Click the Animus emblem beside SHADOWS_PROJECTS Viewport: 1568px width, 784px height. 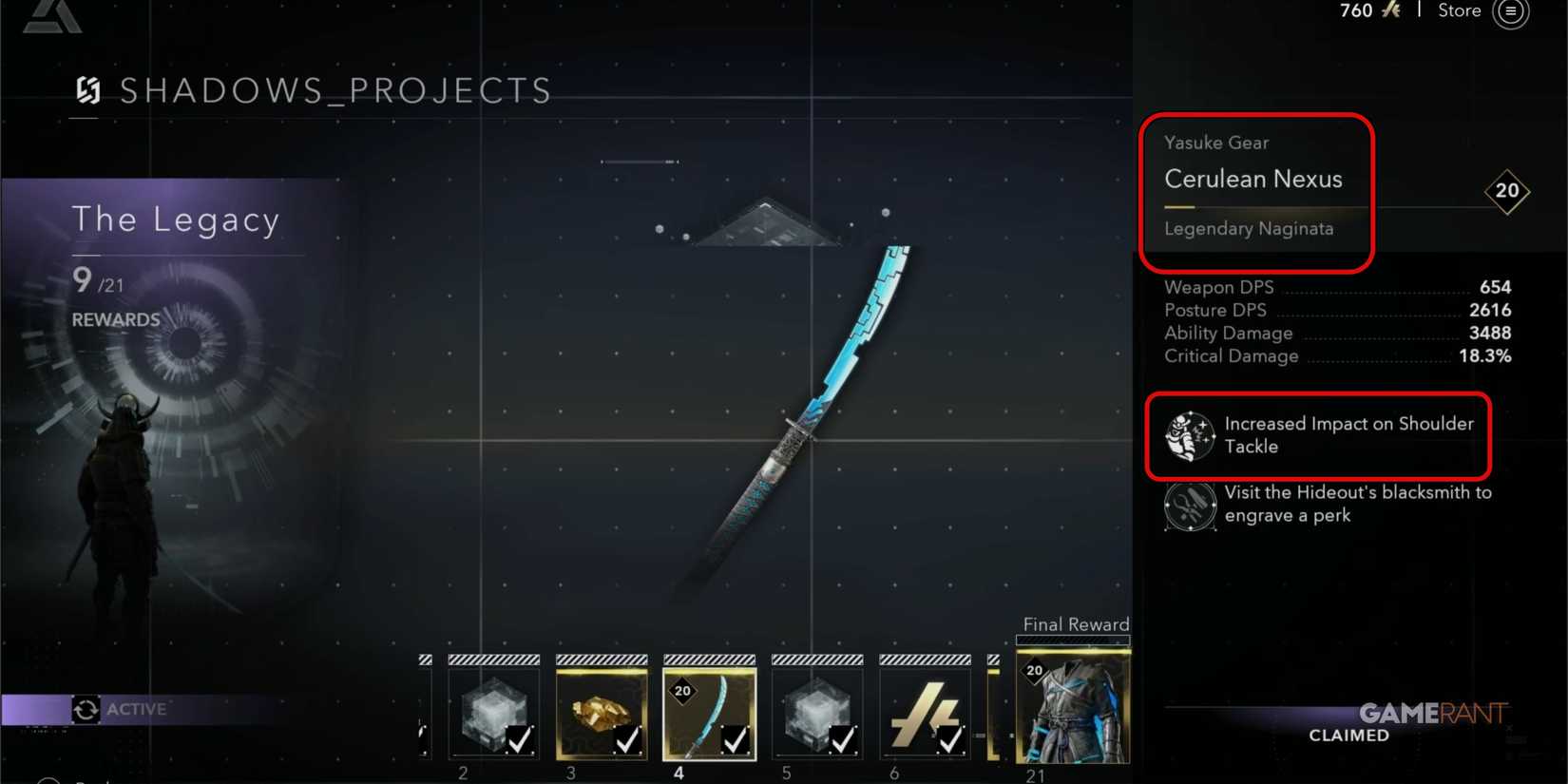[x=86, y=90]
